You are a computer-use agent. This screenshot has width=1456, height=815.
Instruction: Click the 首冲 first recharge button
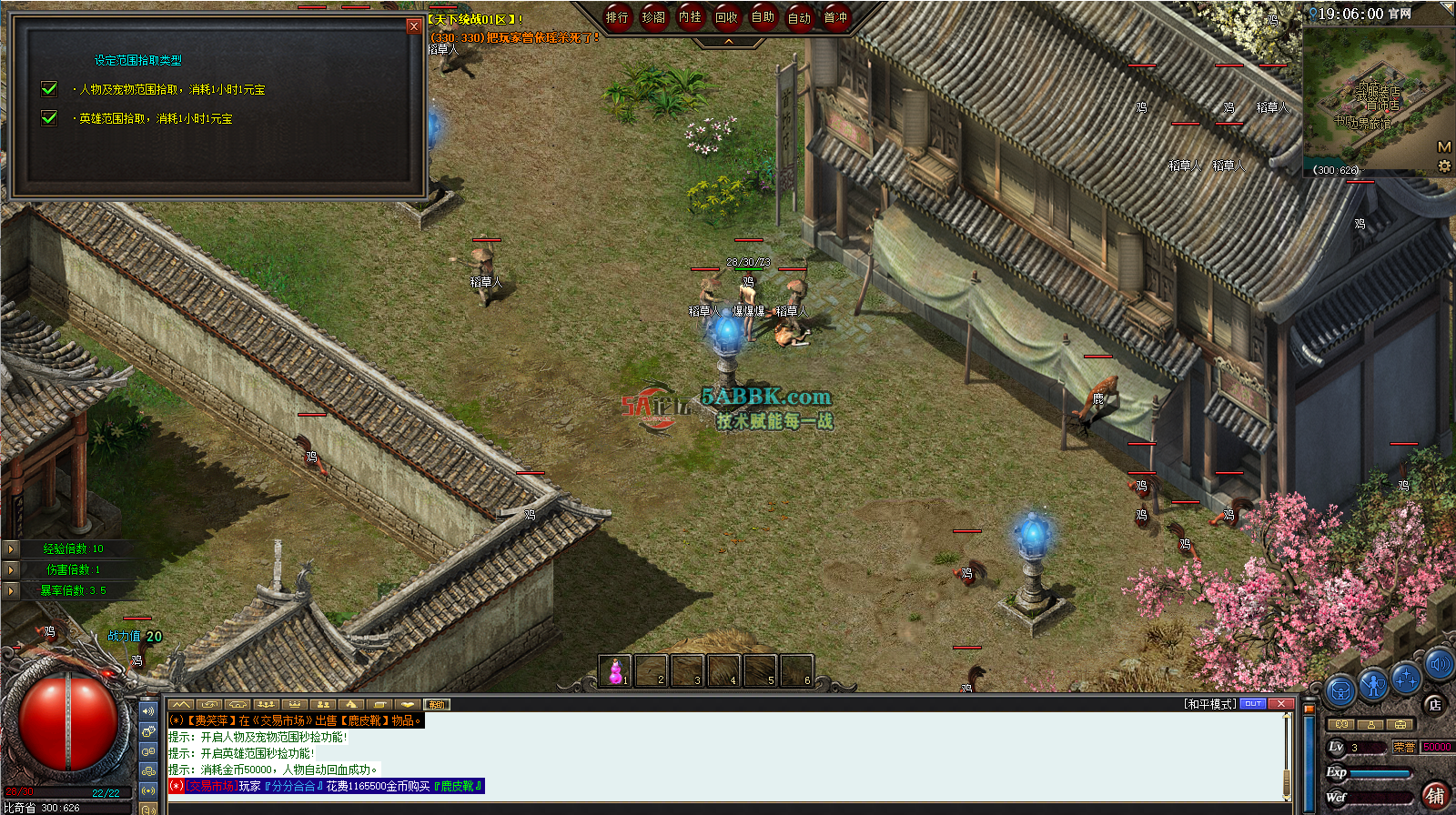pos(835,17)
